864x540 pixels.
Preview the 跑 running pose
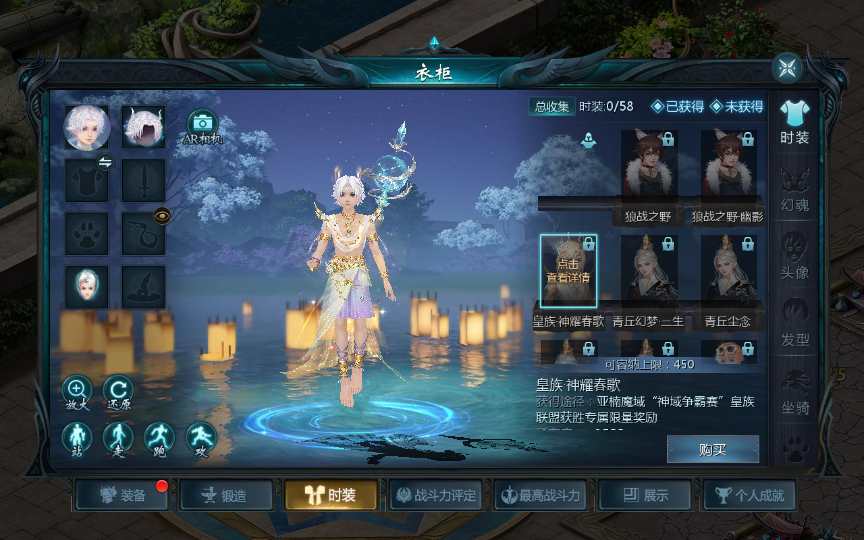pyautogui.click(x=160, y=438)
